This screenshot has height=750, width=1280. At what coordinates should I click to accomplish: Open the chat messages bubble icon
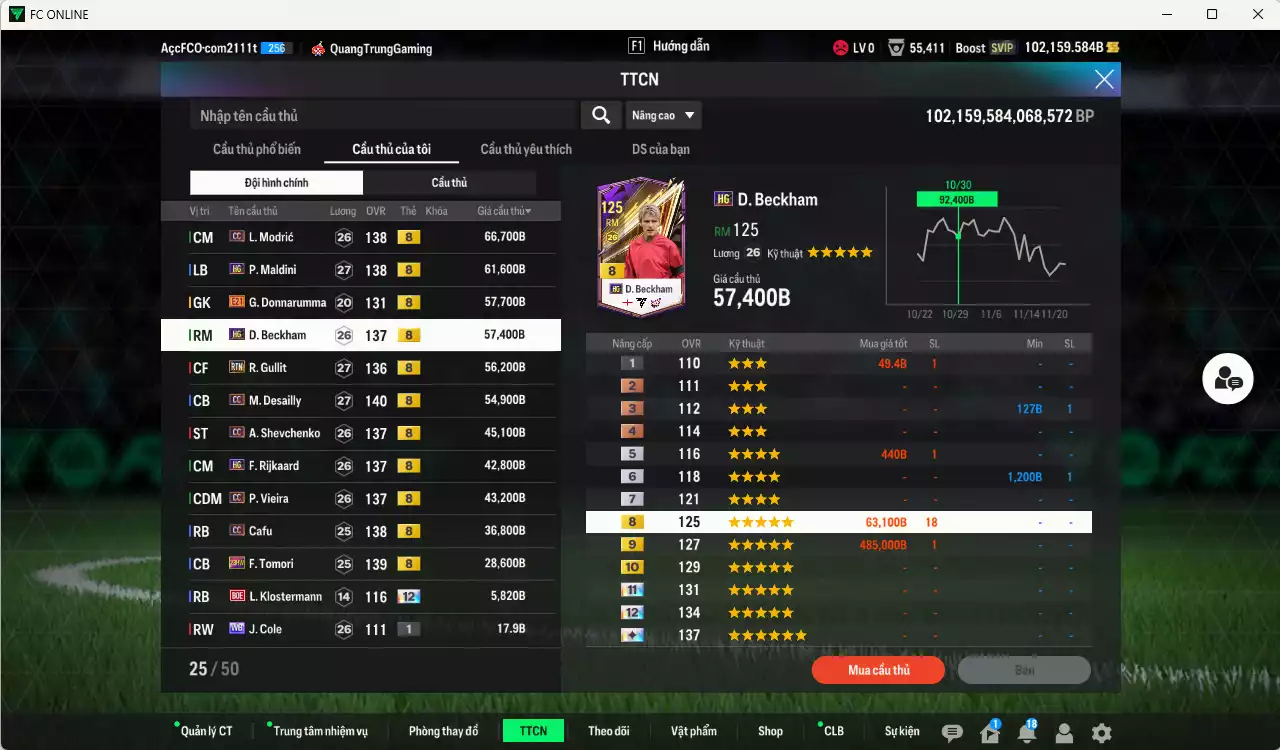click(x=954, y=731)
